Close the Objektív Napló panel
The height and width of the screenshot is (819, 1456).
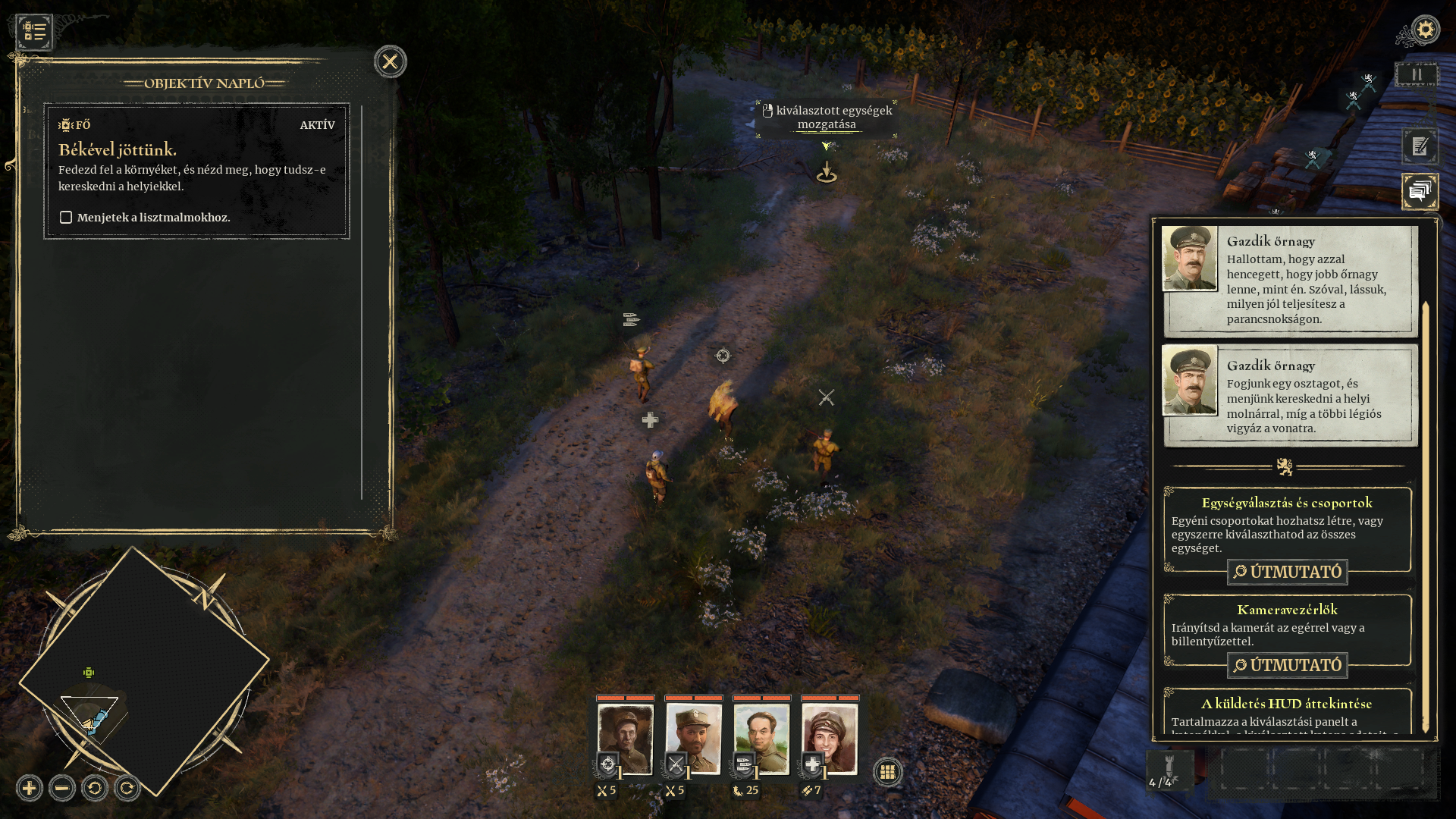(x=390, y=61)
